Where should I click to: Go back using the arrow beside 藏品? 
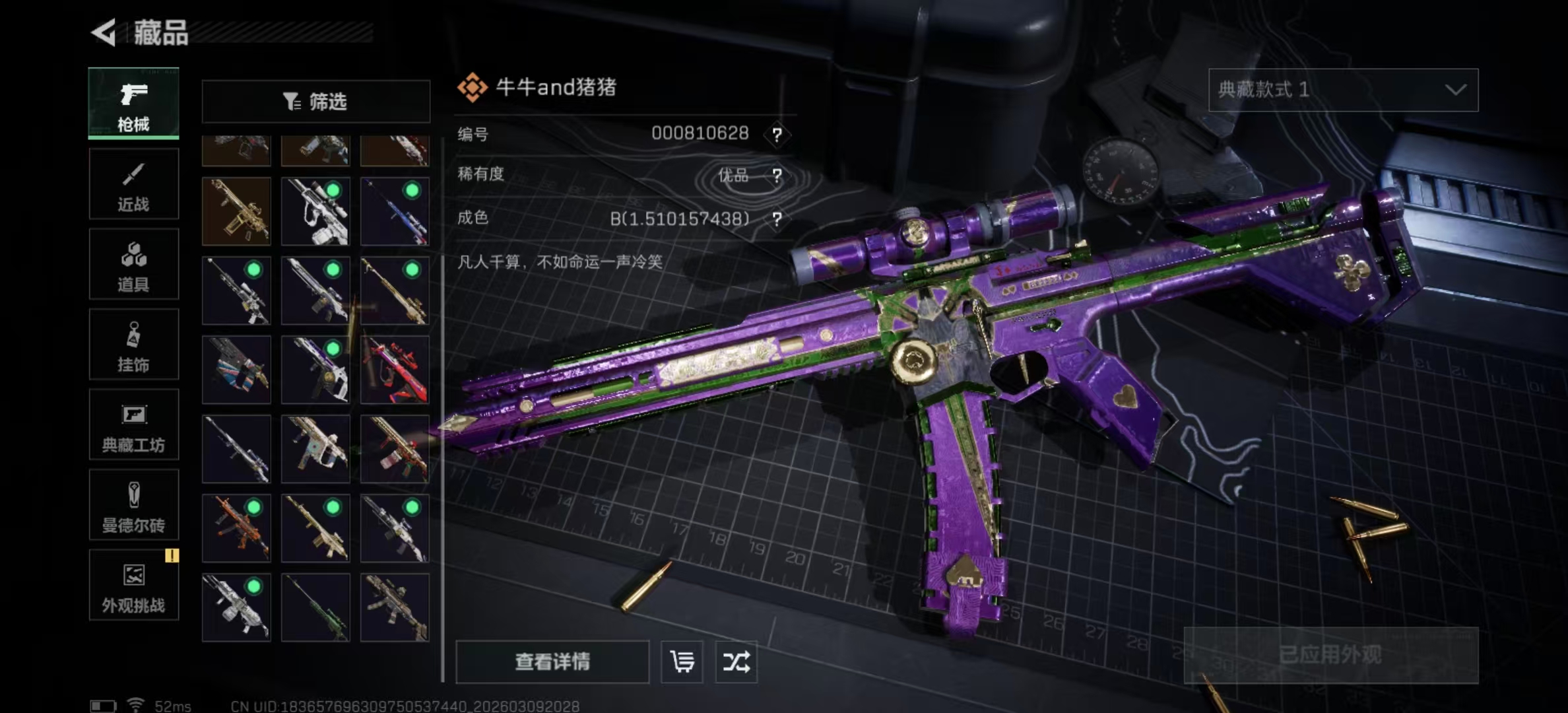tap(104, 32)
